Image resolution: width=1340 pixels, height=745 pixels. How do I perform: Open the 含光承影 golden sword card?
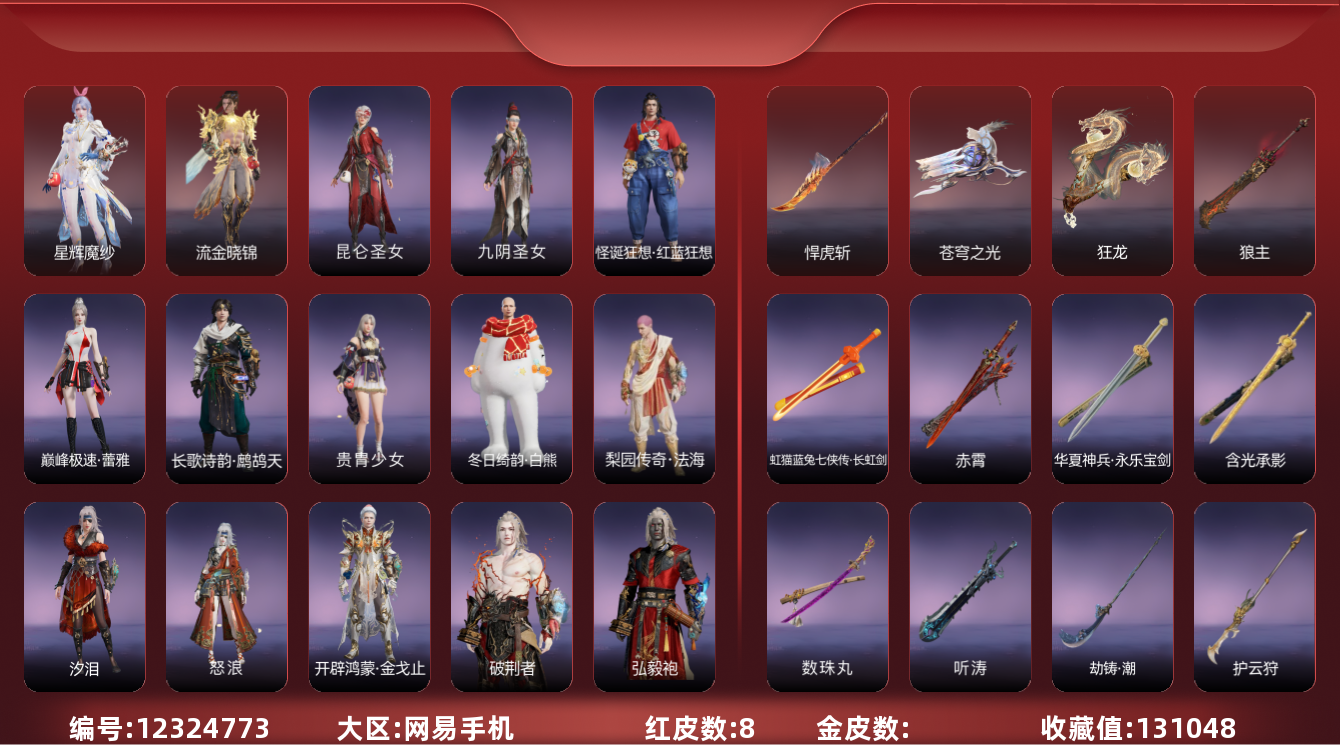click(x=1254, y=388)
